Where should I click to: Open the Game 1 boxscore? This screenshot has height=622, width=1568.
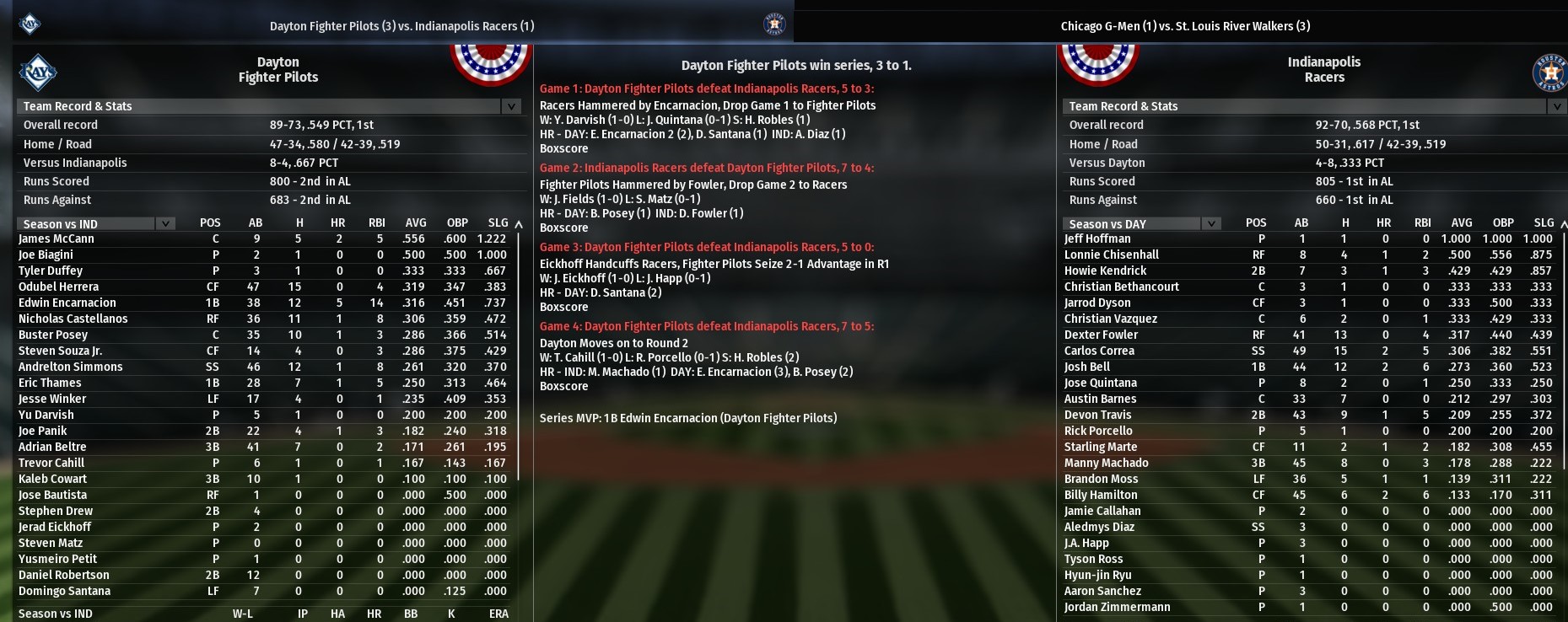(563, 148)
